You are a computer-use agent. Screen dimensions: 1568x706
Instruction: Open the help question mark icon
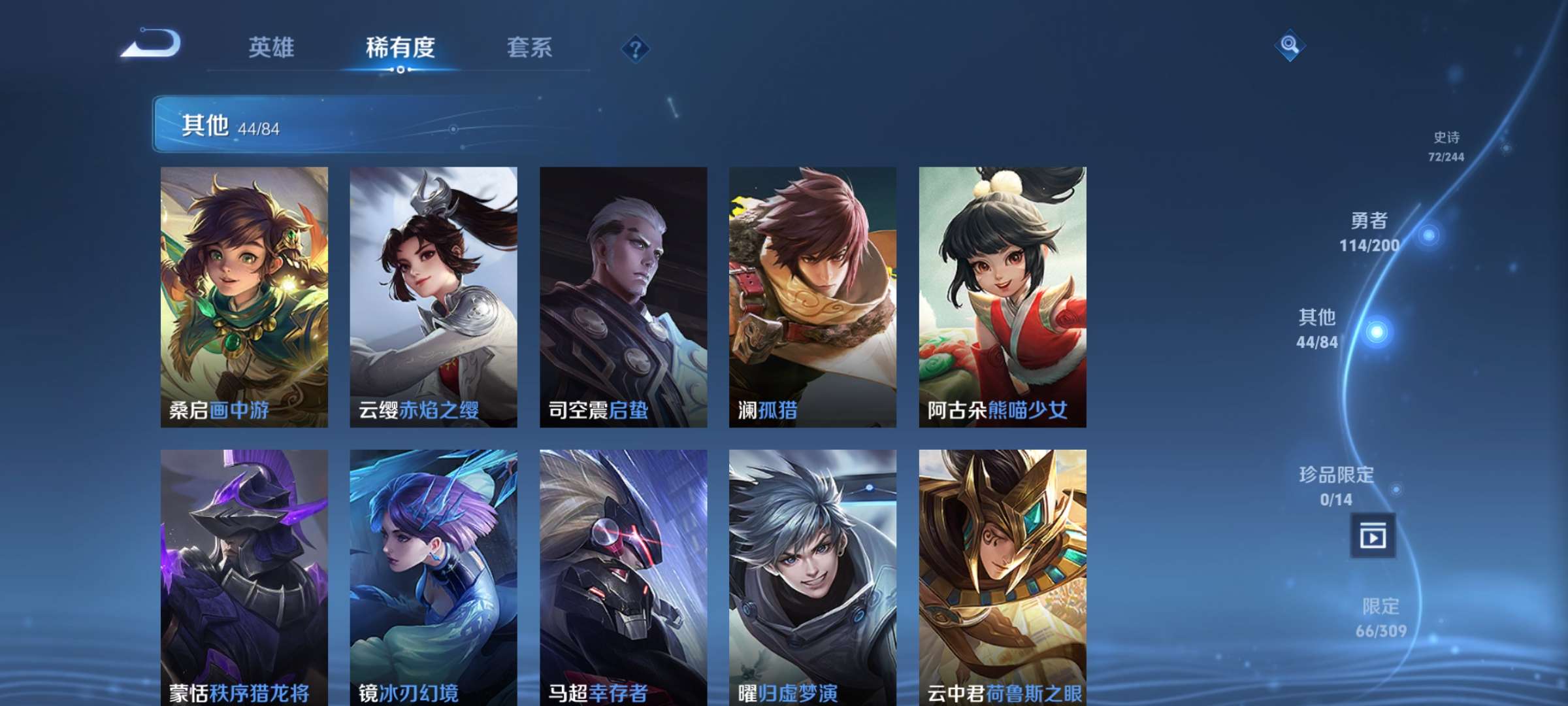(x=636, y=48)
